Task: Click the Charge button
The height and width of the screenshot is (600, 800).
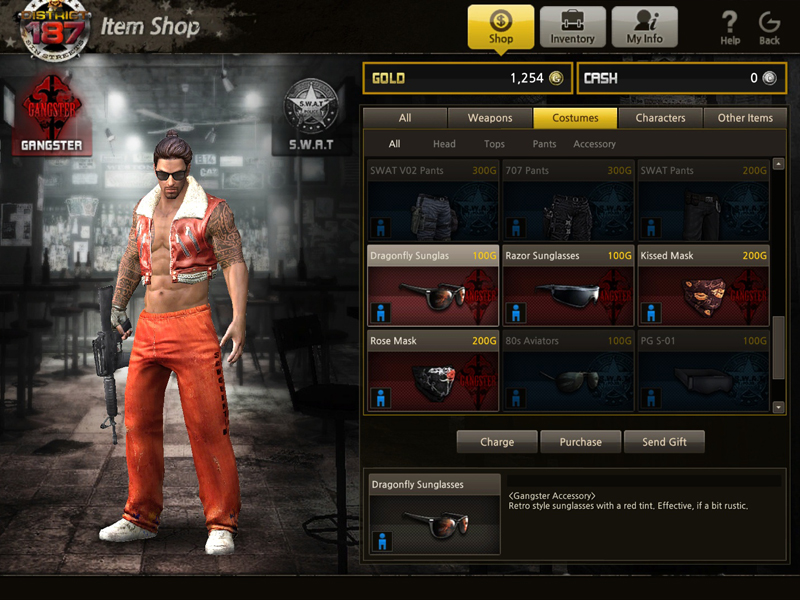Action: tap(497, 442)
